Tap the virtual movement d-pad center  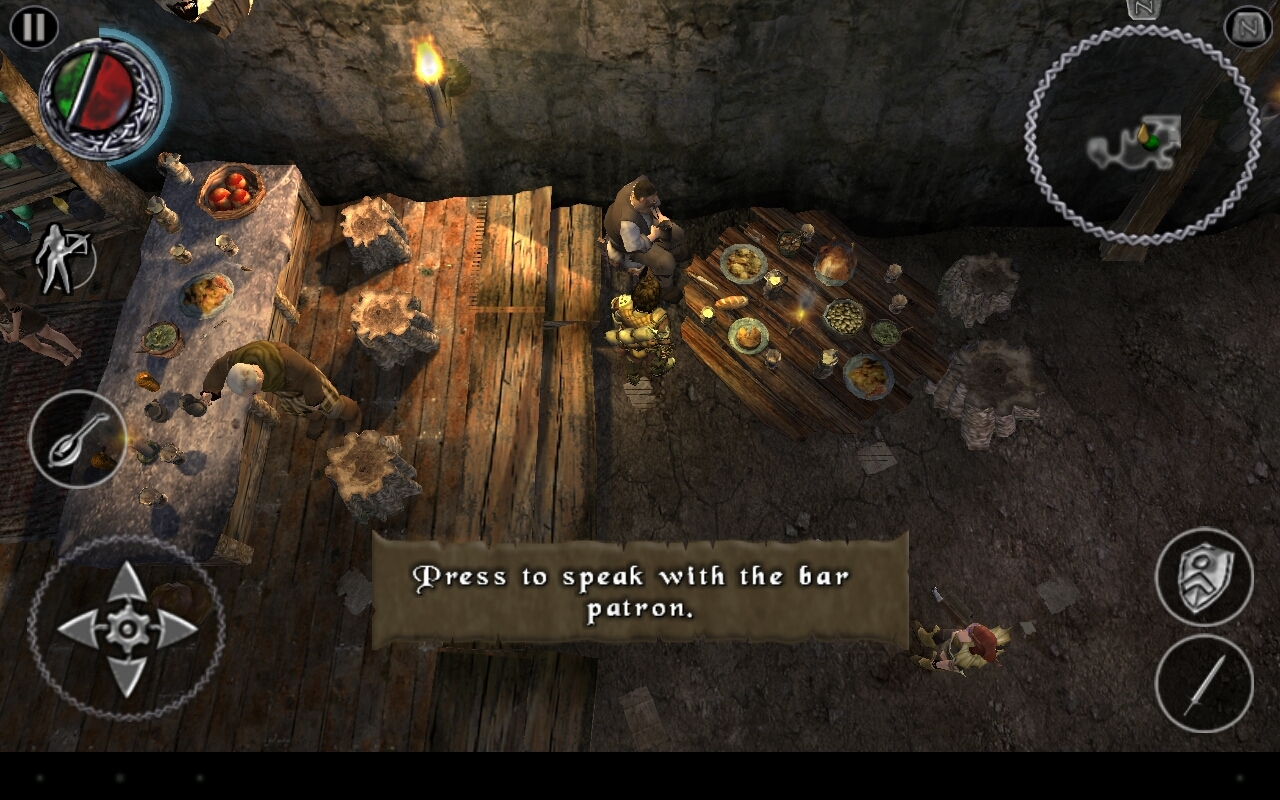(127, 628)
